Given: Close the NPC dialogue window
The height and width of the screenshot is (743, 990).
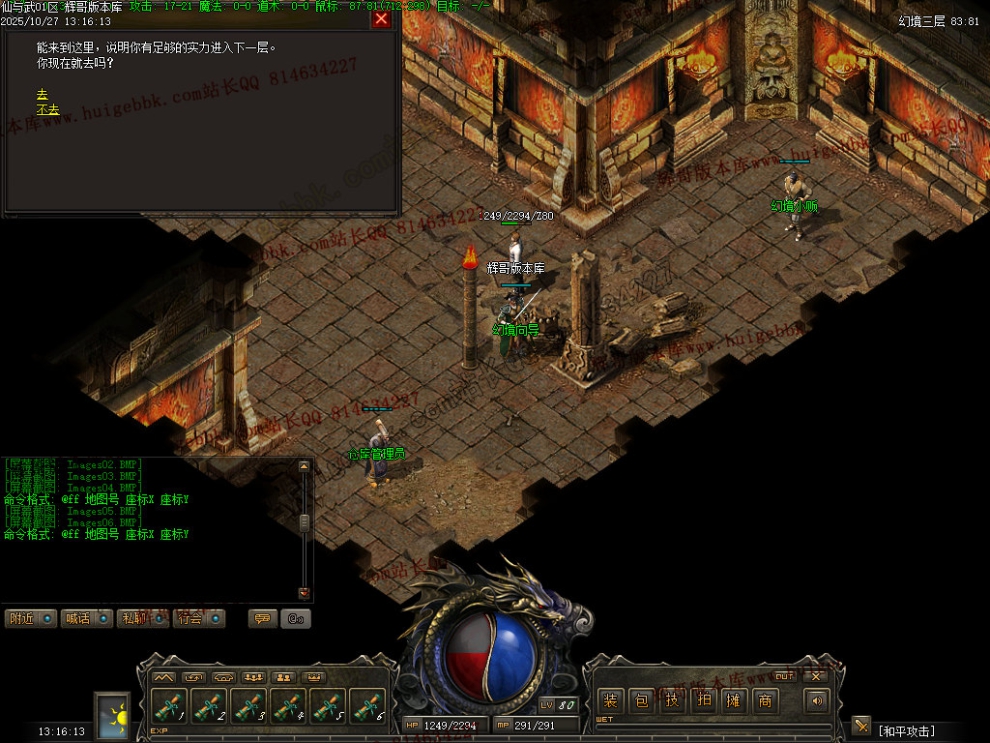Looking at the screenshot, I should [x=381, y=19].
